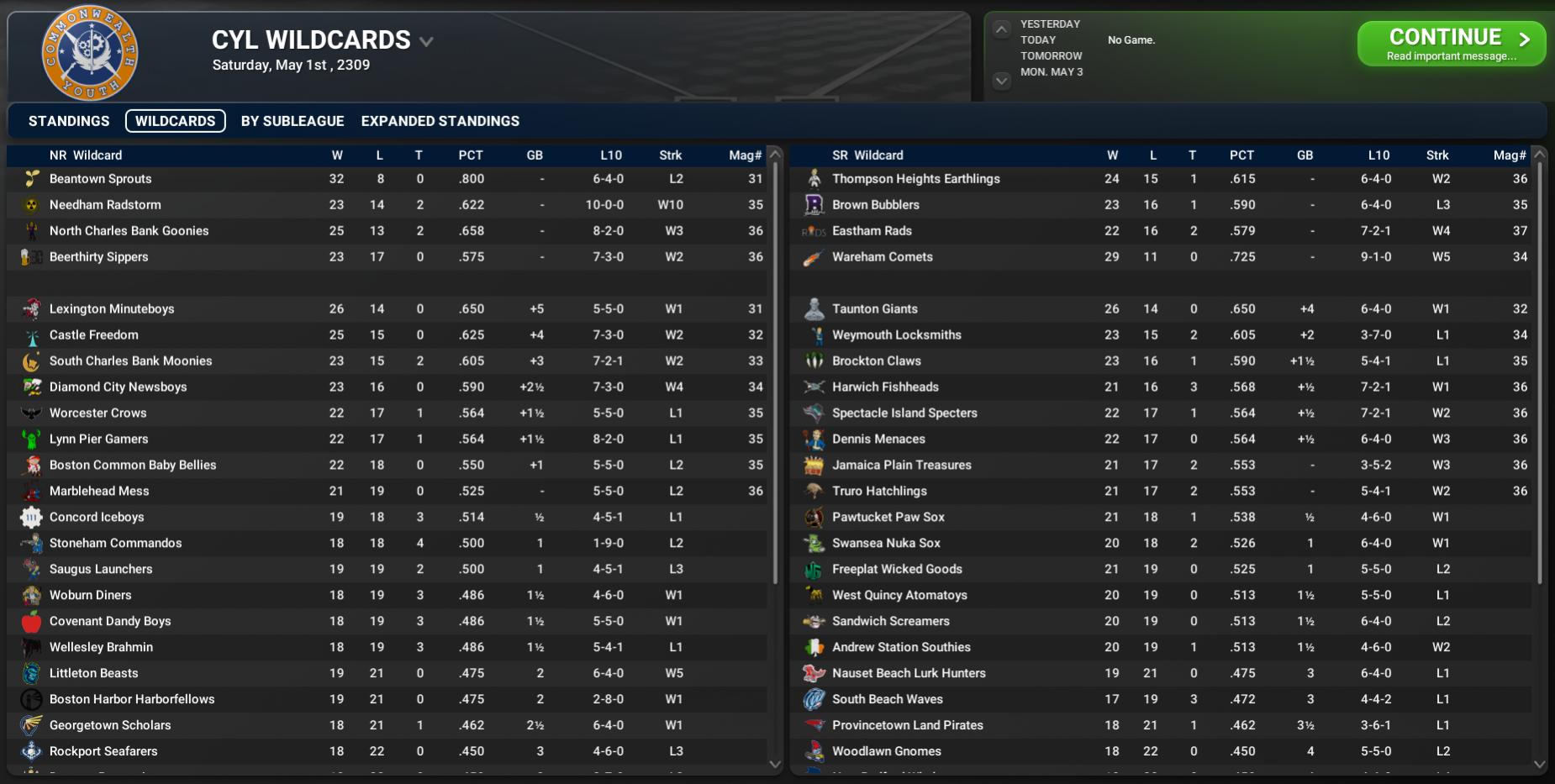Open the By Subleague tab
The width and height of the screenshot is (1555, 784).
tap(293, 121)
